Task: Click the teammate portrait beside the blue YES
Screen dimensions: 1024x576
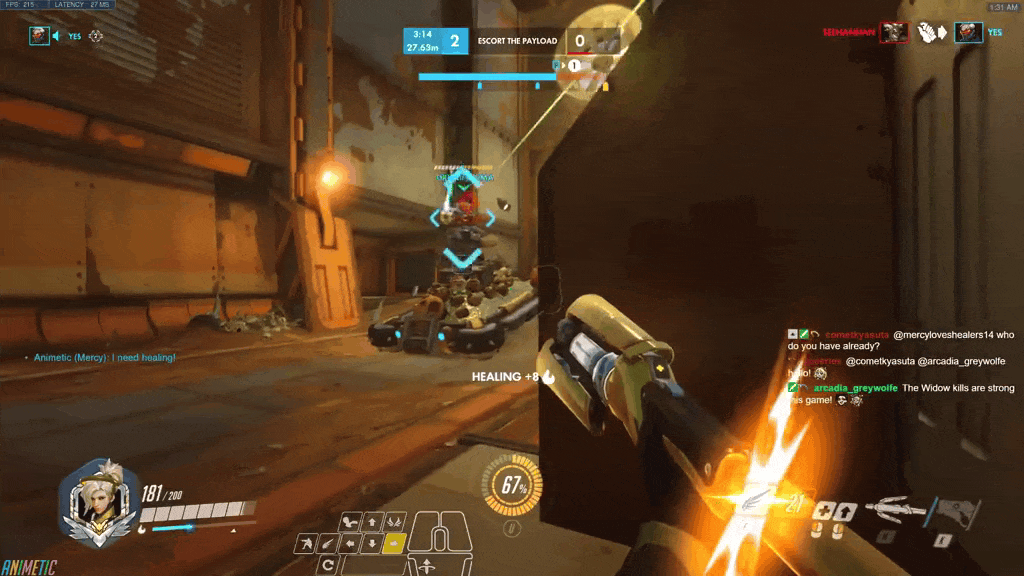Action: (39, 36)
